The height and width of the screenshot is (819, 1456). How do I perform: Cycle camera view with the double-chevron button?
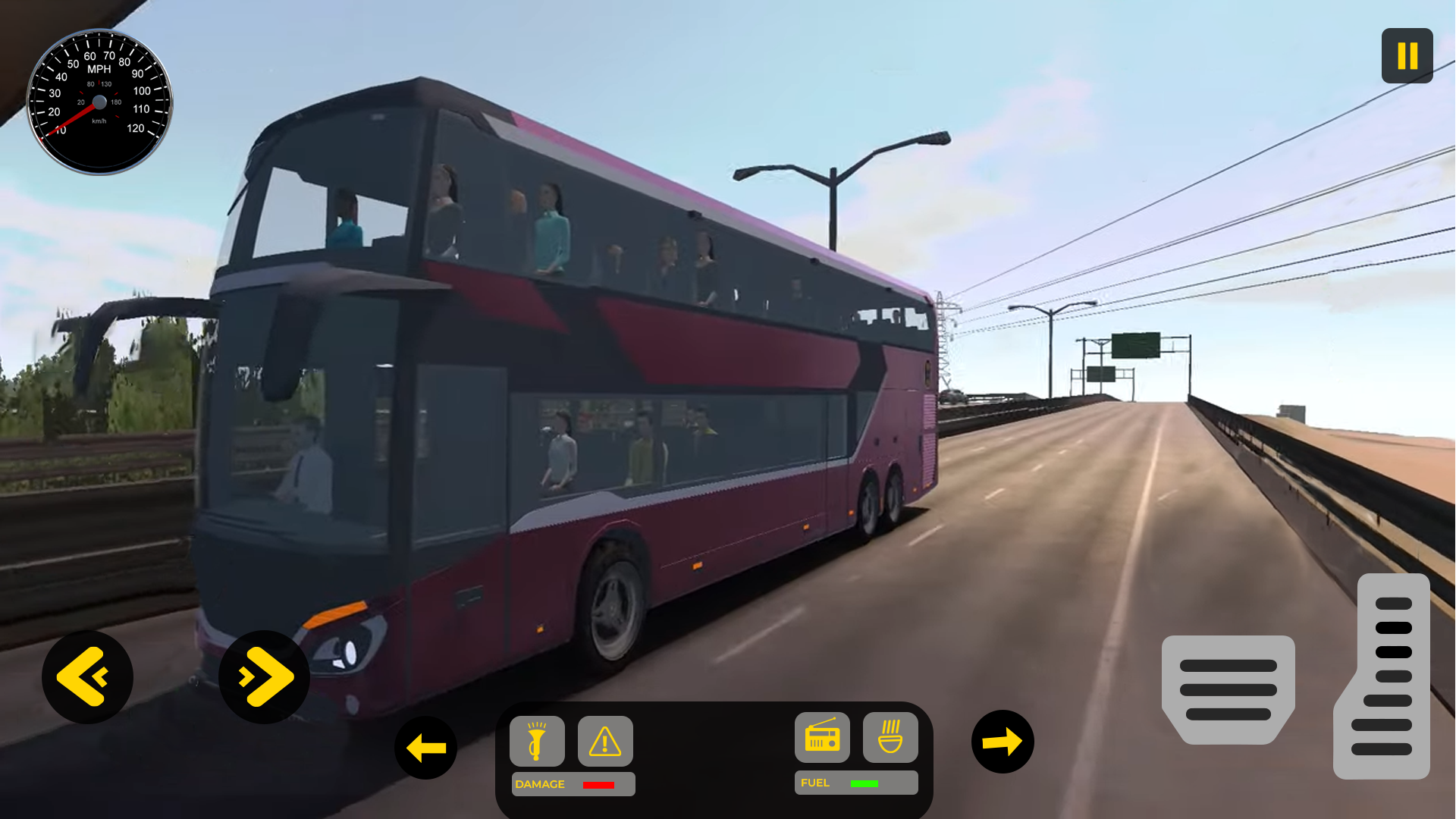click(x=263, y=676)
